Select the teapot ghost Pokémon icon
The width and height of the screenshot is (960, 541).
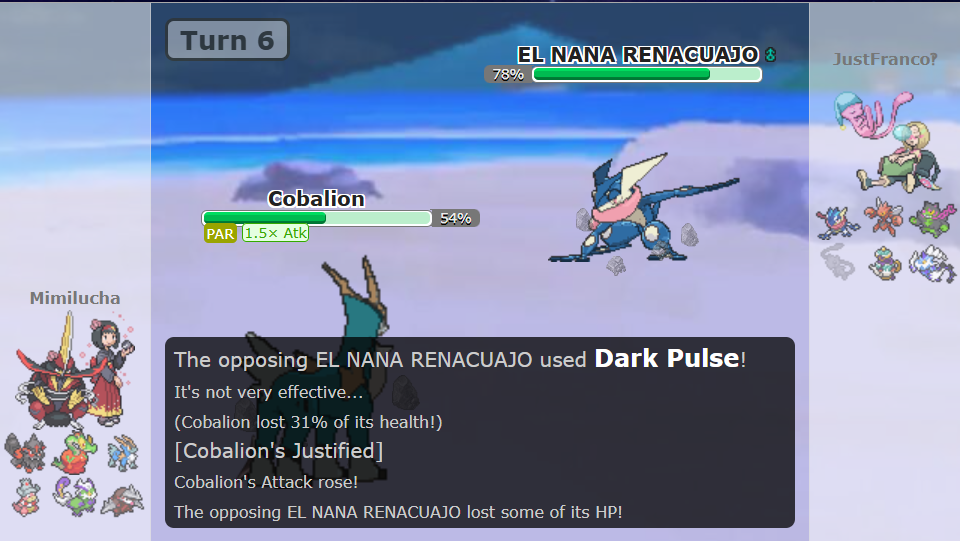(884, 262)
